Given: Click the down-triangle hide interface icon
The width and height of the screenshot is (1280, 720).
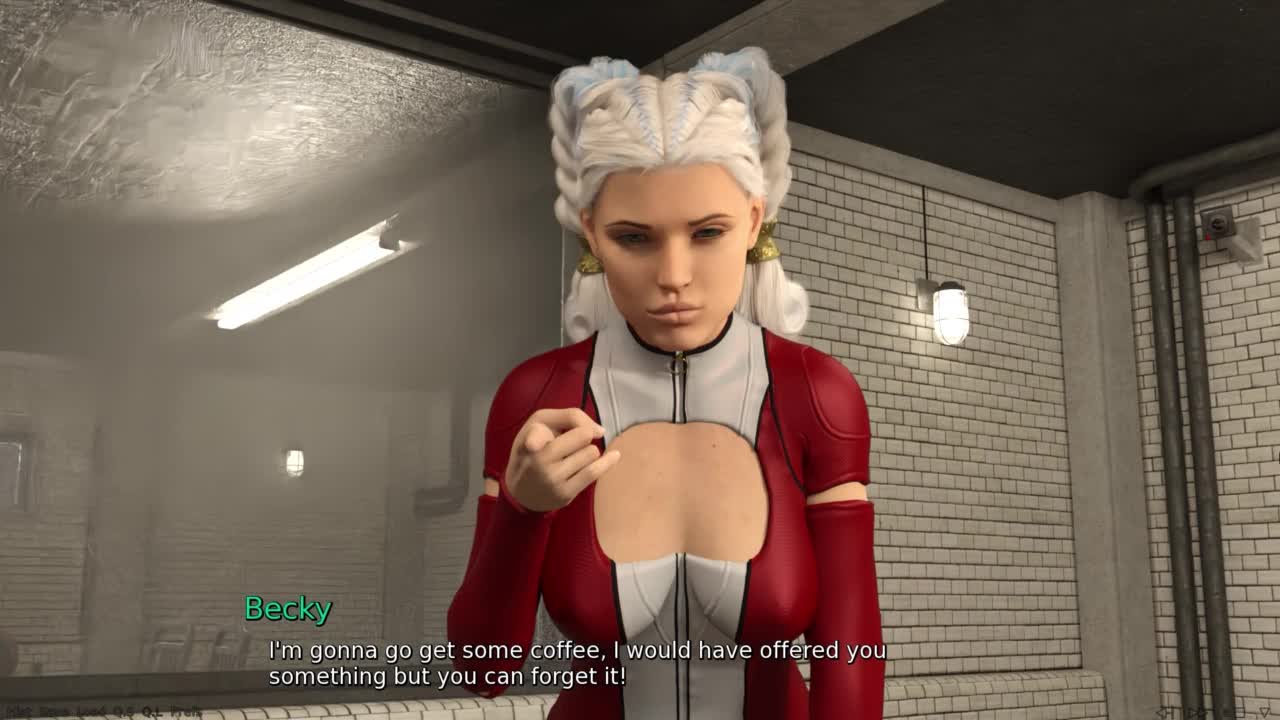Looking at the screenshot, I should [1264, 712].
